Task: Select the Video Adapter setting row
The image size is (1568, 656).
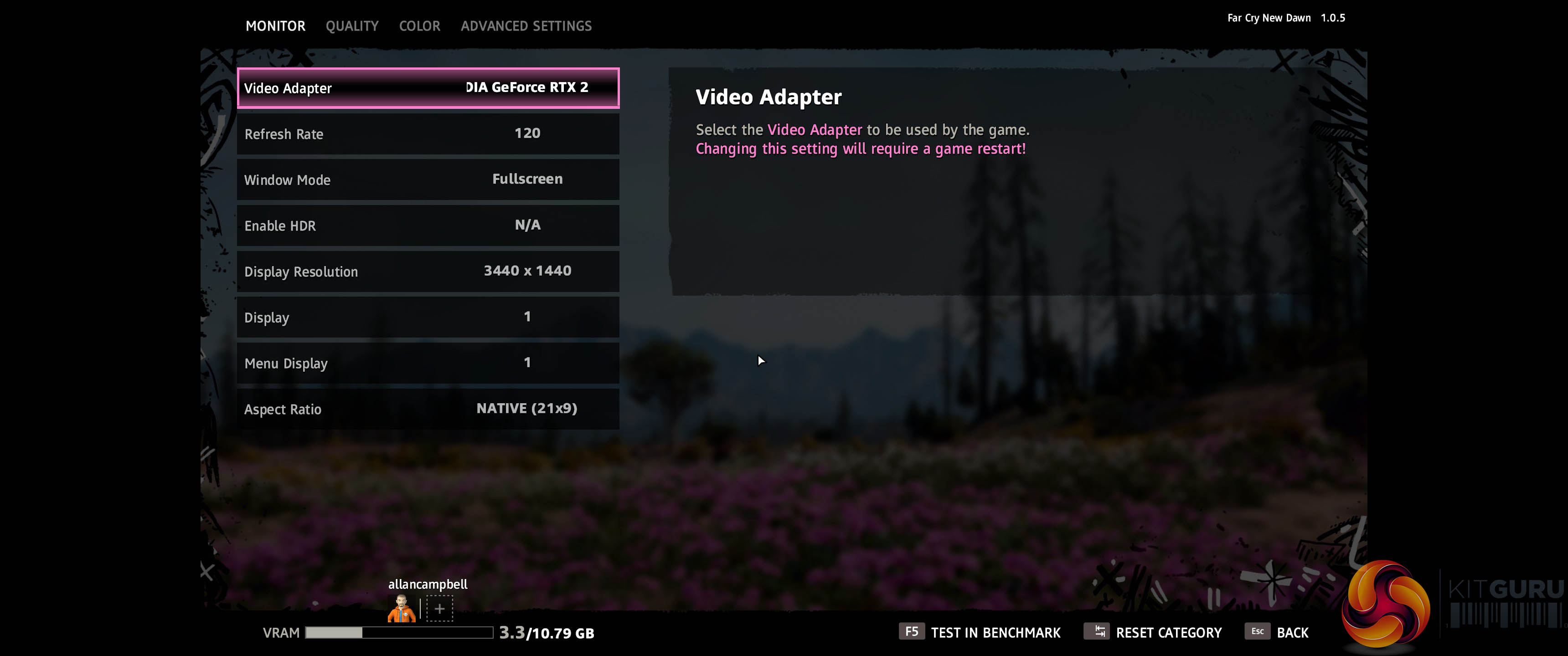Action: pyautogui.click(x=428, y=88)
